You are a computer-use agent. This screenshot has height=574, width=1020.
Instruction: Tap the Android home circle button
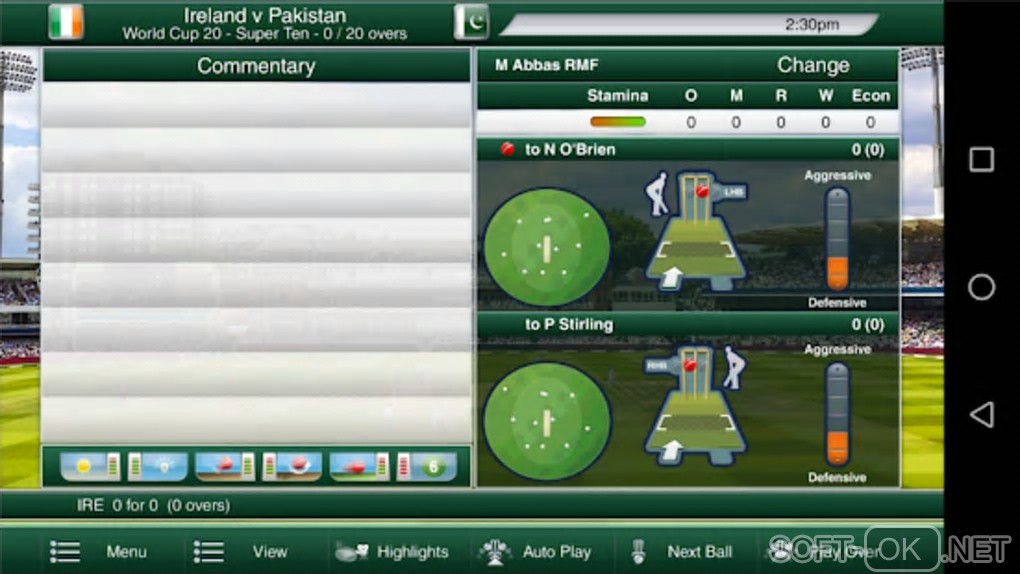982,288
